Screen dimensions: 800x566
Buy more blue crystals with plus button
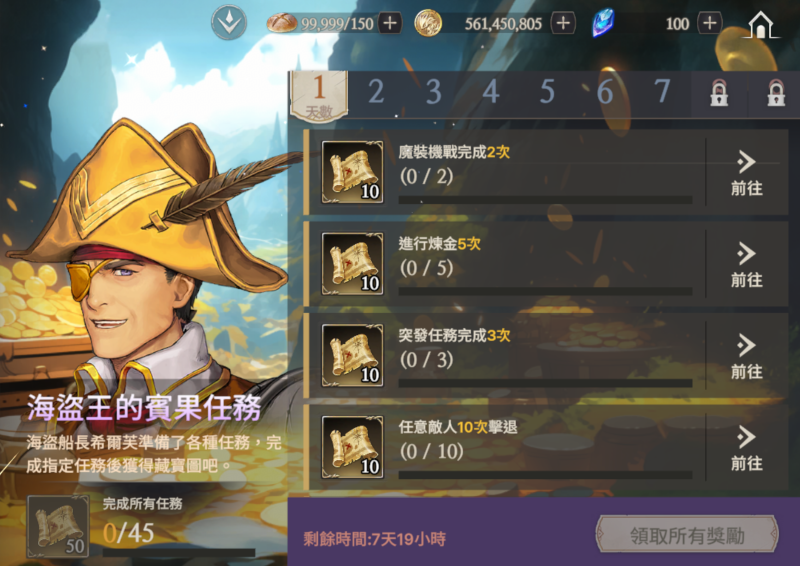coord(709,23)
